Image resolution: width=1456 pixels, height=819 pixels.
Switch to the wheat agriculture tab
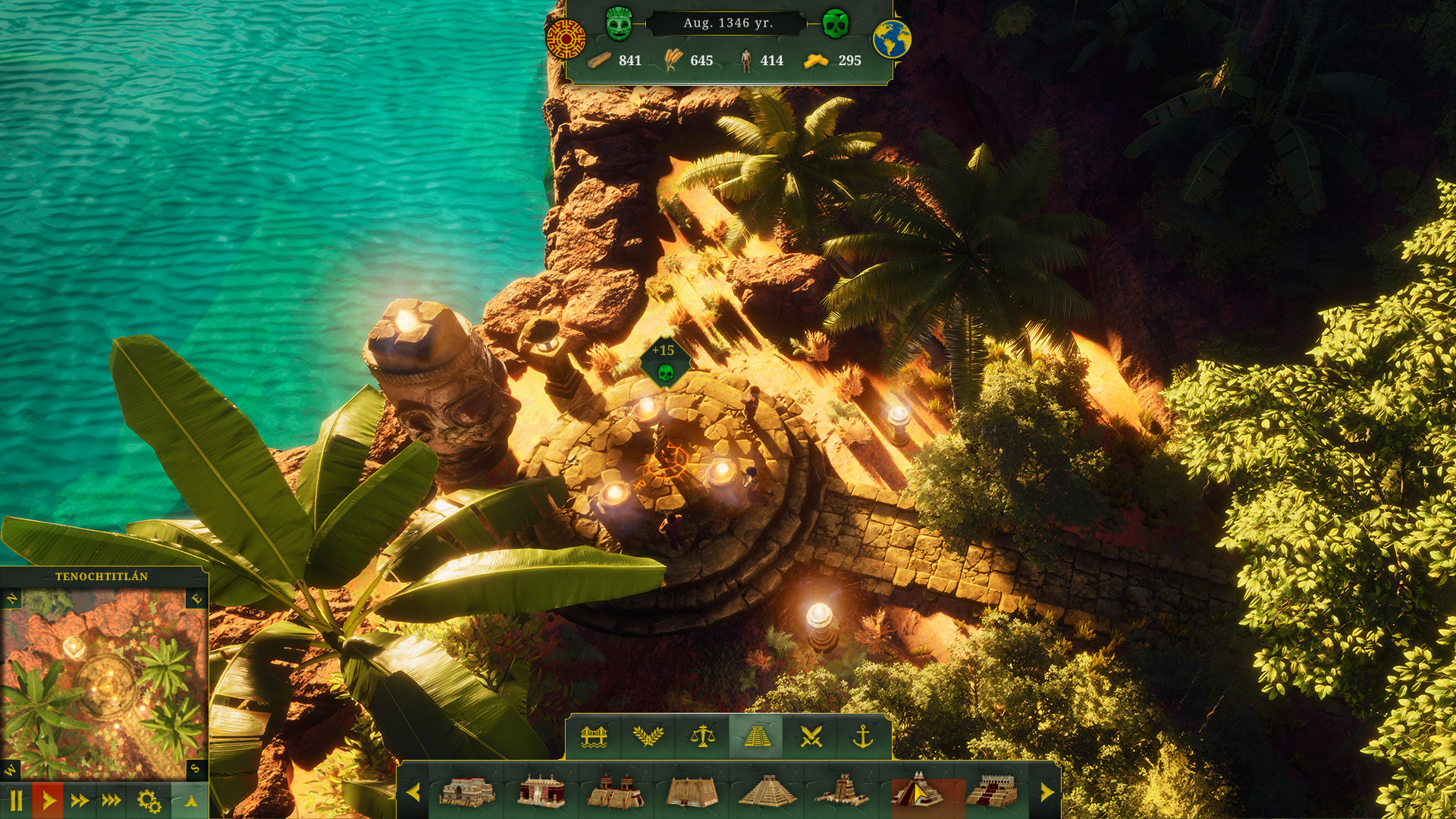[x=650, y=737]
